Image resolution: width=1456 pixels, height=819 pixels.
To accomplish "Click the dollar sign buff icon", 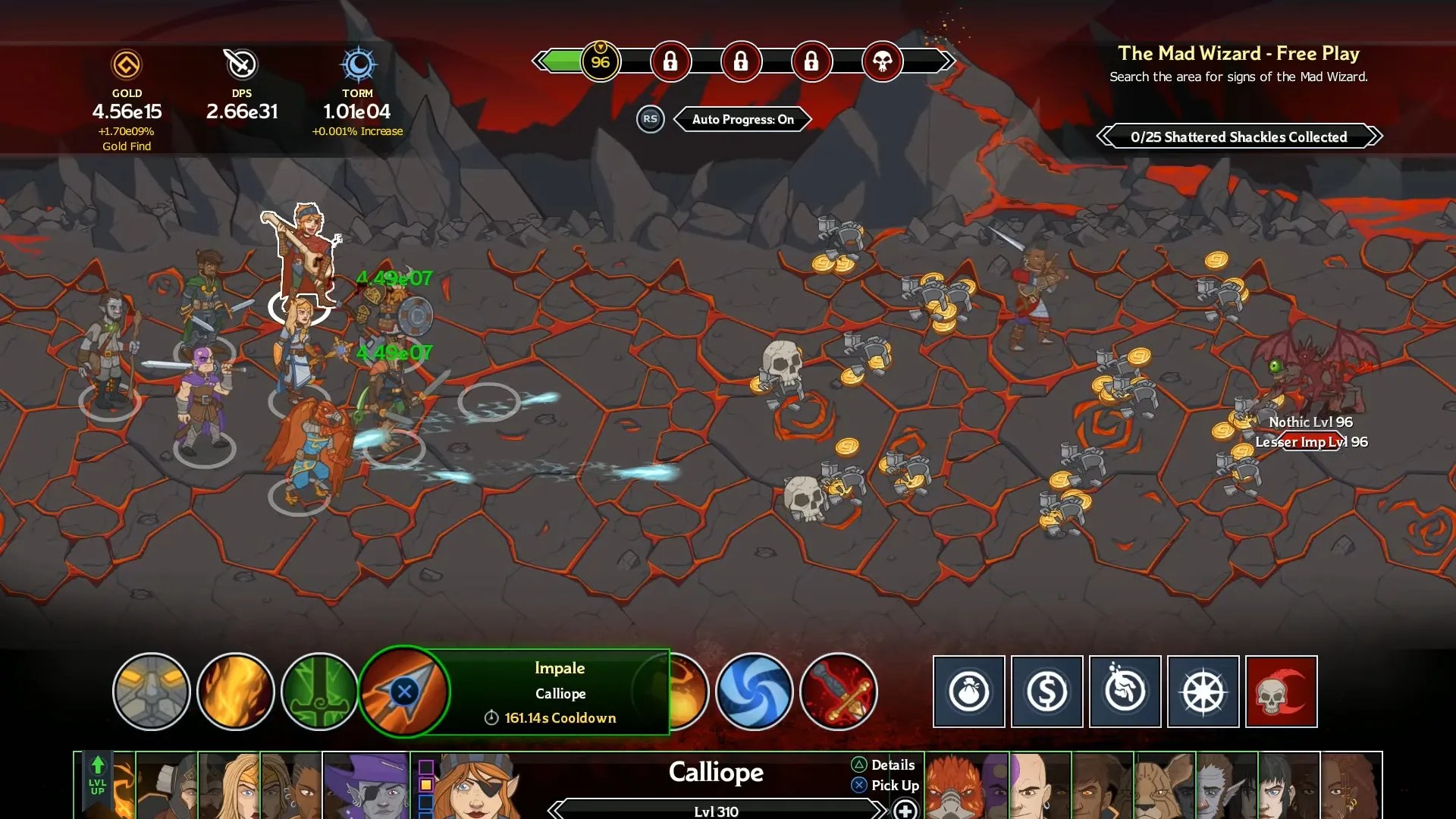I will 1046,692.
